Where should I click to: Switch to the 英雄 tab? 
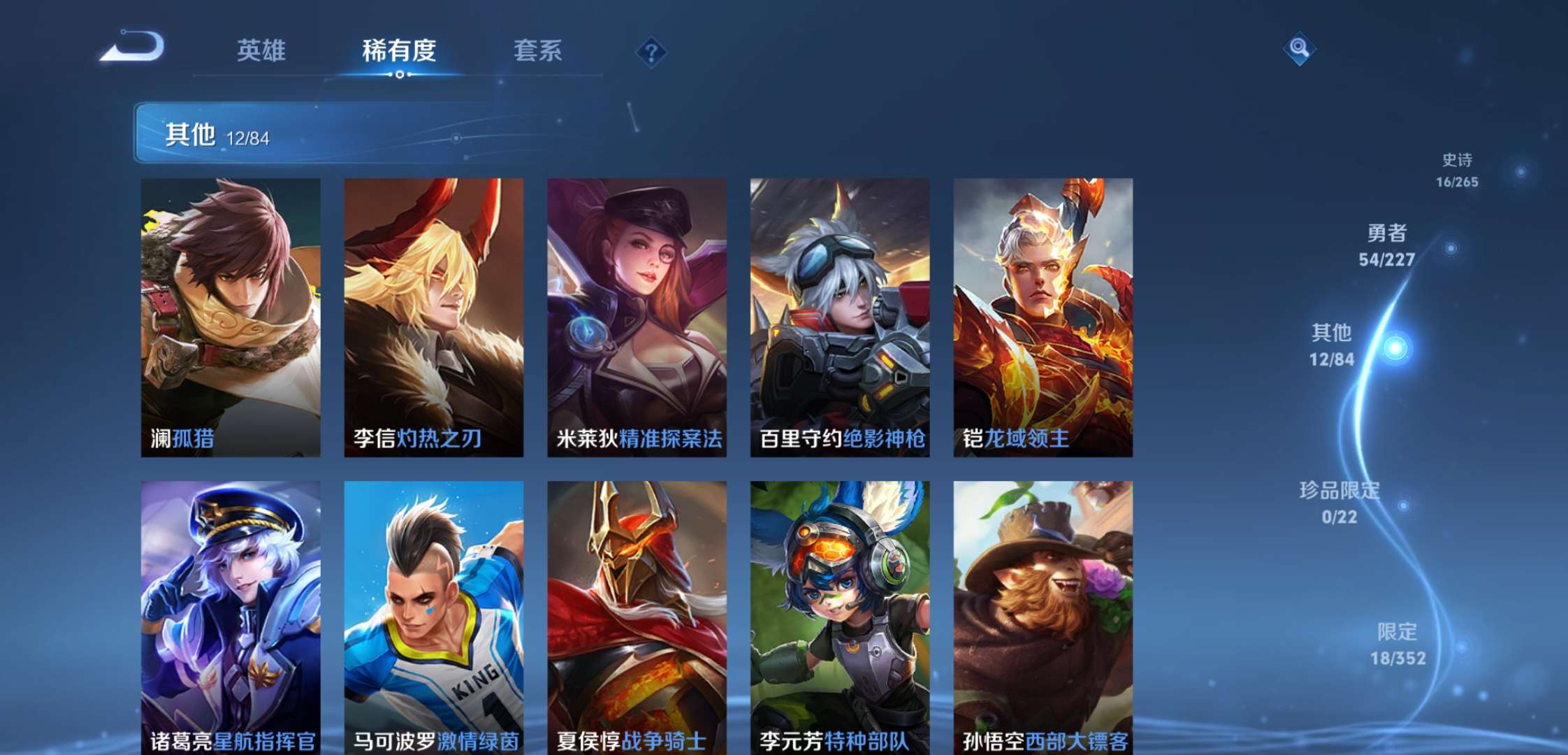click(x=261, y=50)
